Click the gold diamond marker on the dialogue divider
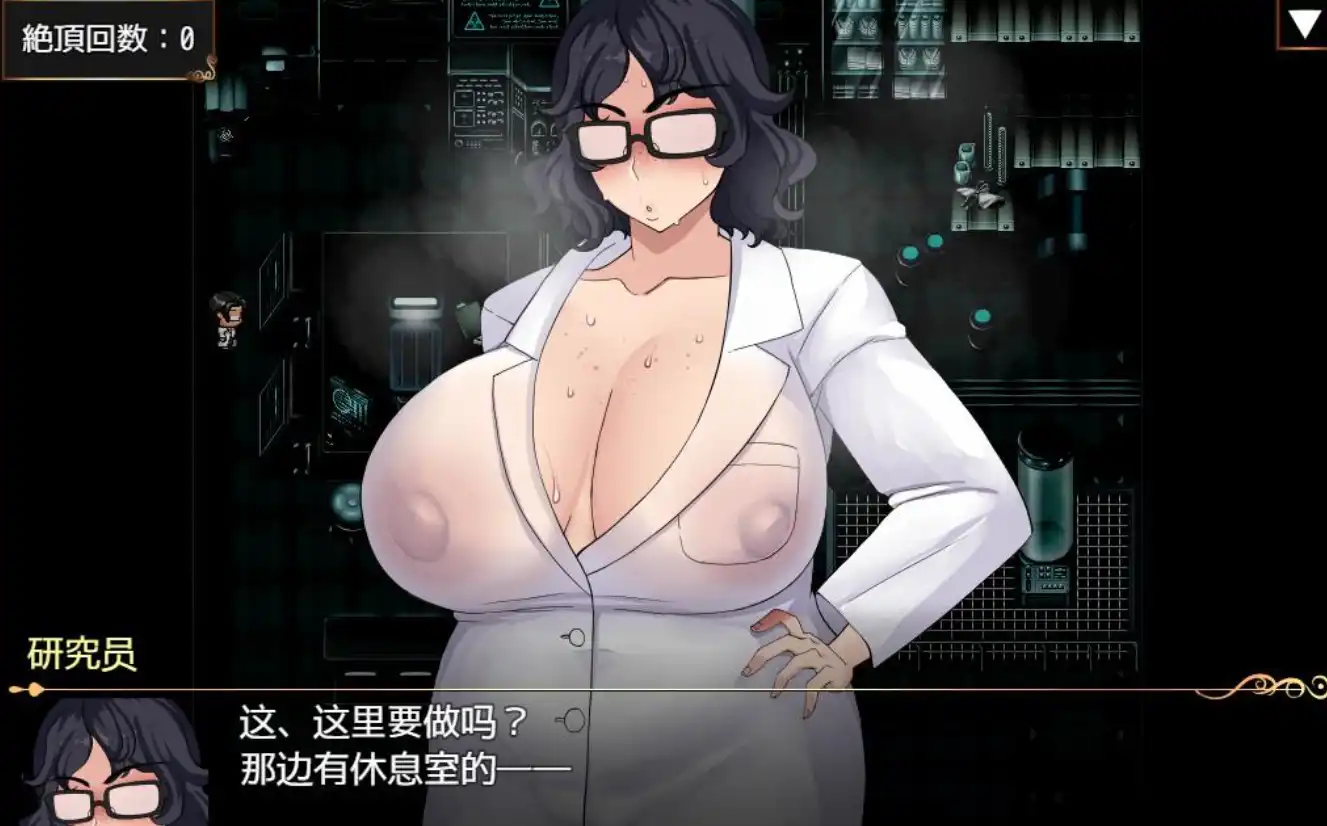The height and width of the screenshot is (826, 1327). [x=35, y=688]
